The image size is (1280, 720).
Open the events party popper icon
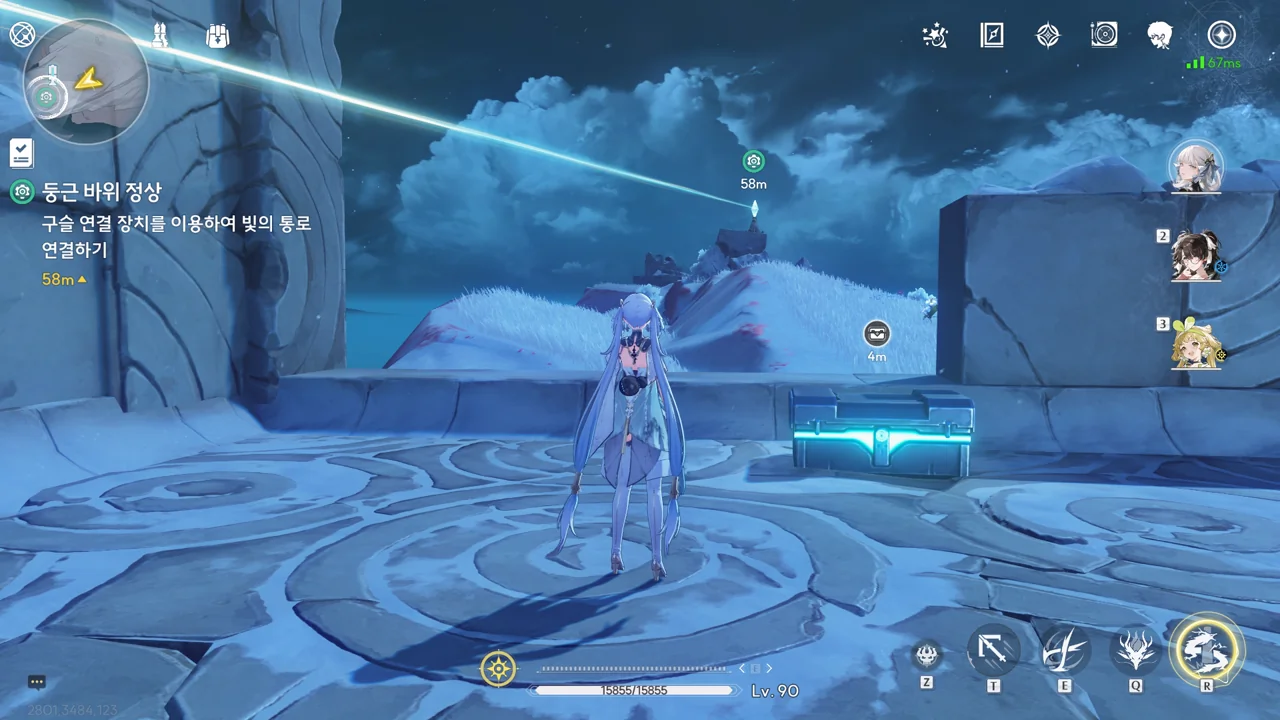click(935, 36)
